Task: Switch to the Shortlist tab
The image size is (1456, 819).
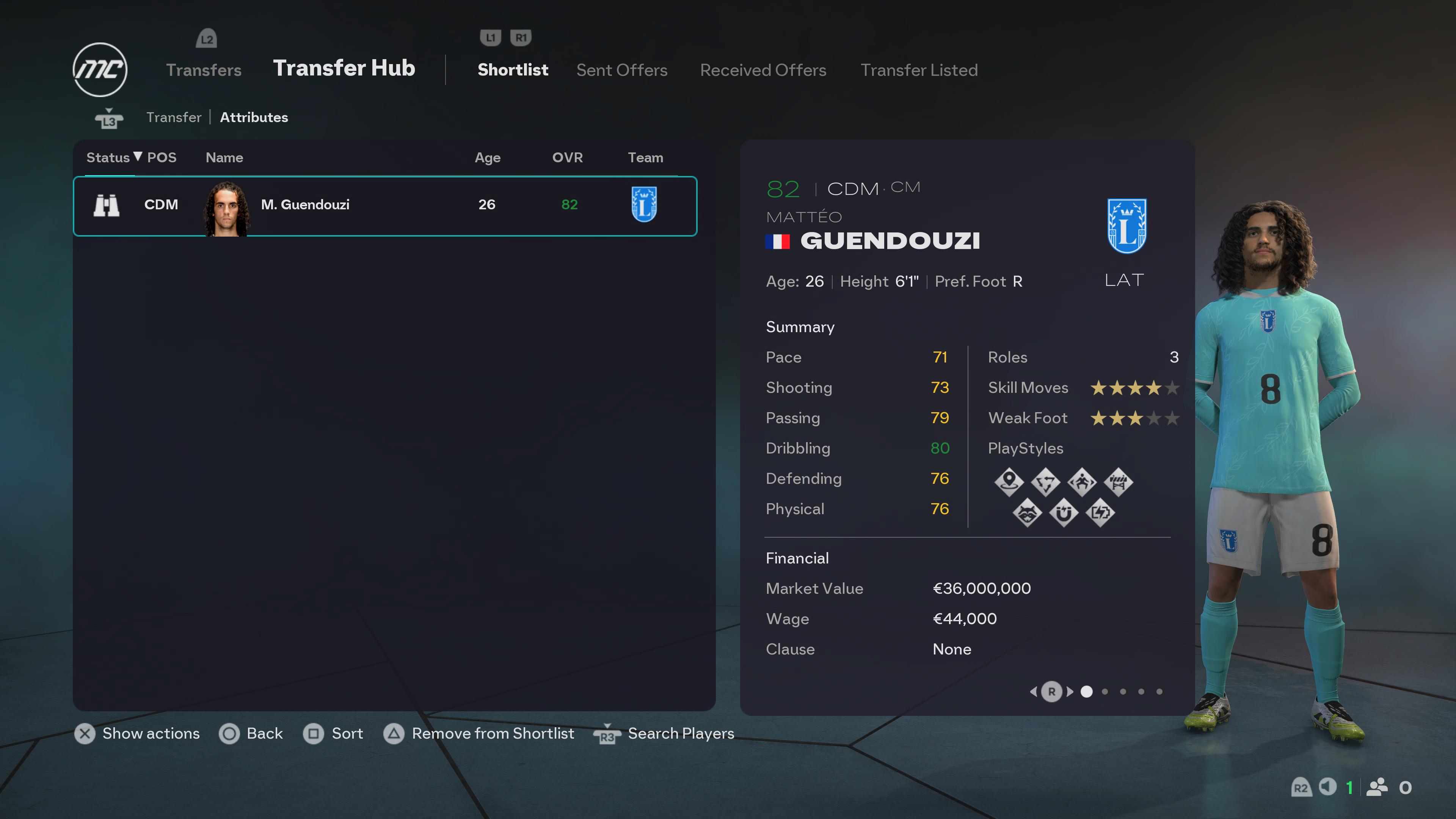Action: click(513, 70)
